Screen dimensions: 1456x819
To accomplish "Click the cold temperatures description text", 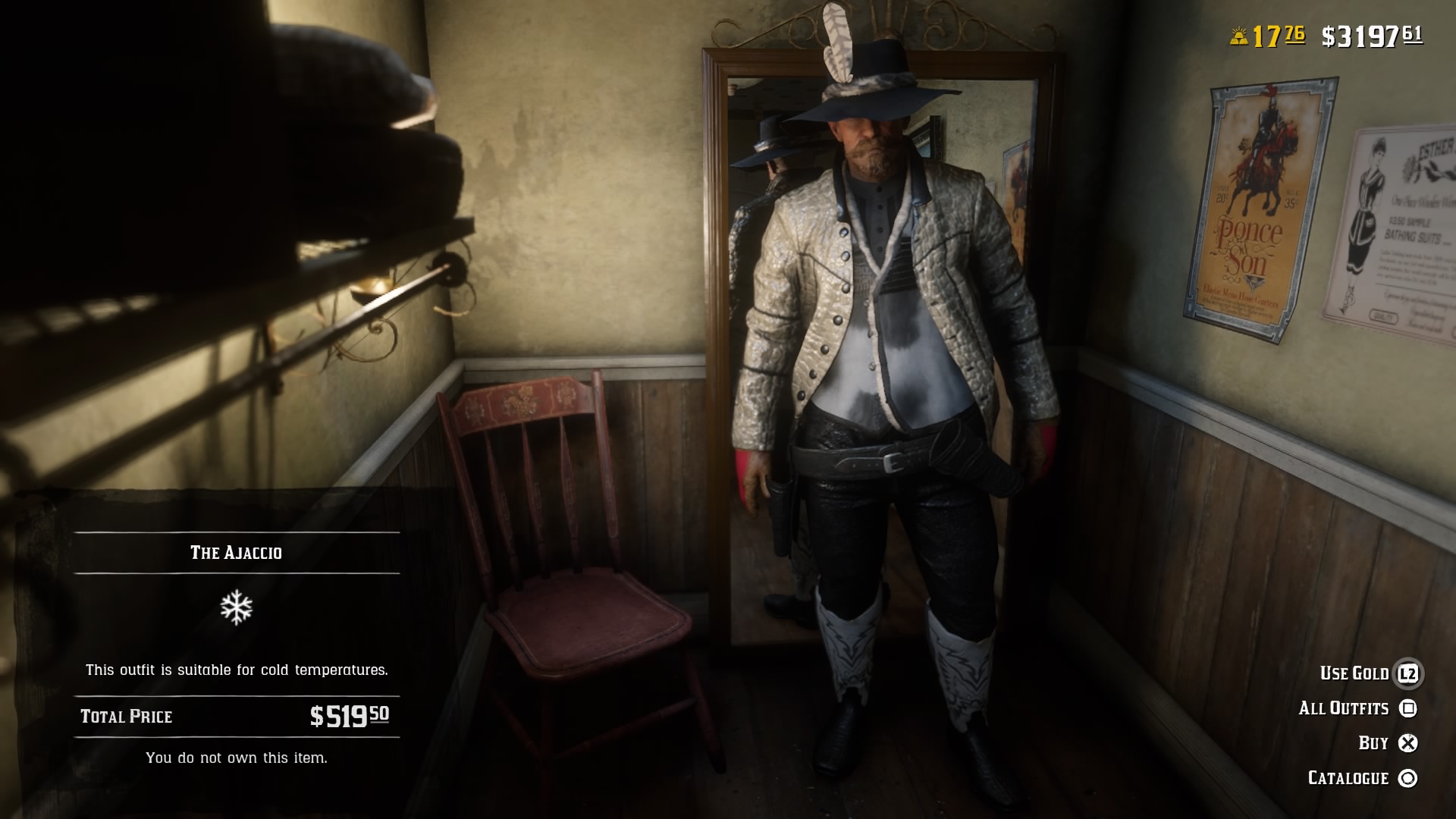I will tap(237, 670).
